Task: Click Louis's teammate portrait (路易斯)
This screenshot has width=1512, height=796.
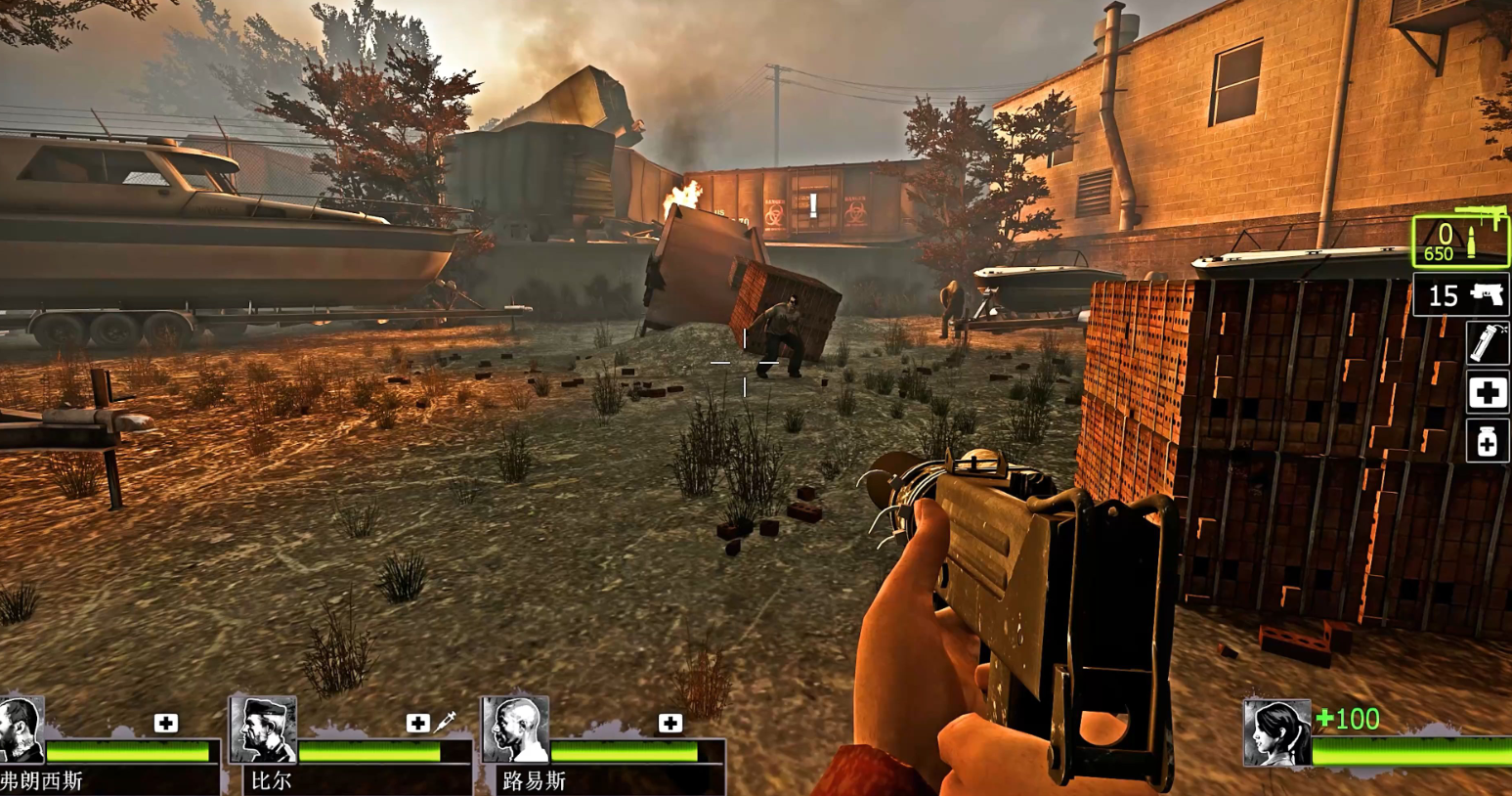Action: point(515,730)
